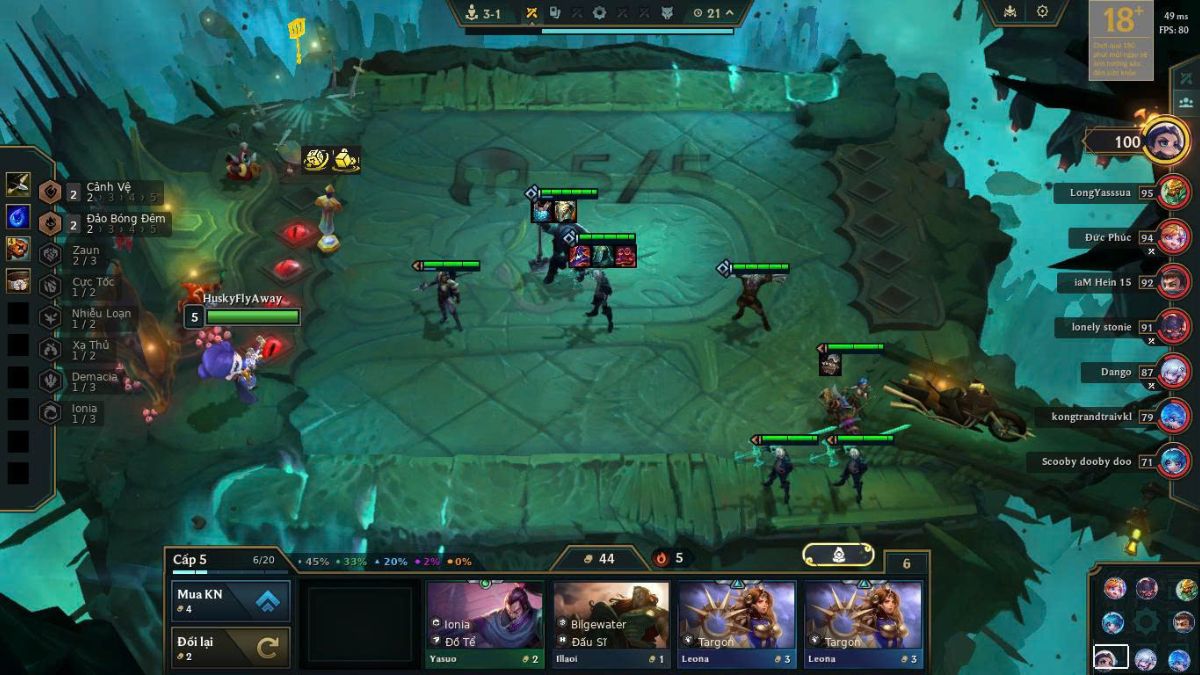
Task: Click the highlighted portrait on the minimap
Action: tap(1106, 658)
